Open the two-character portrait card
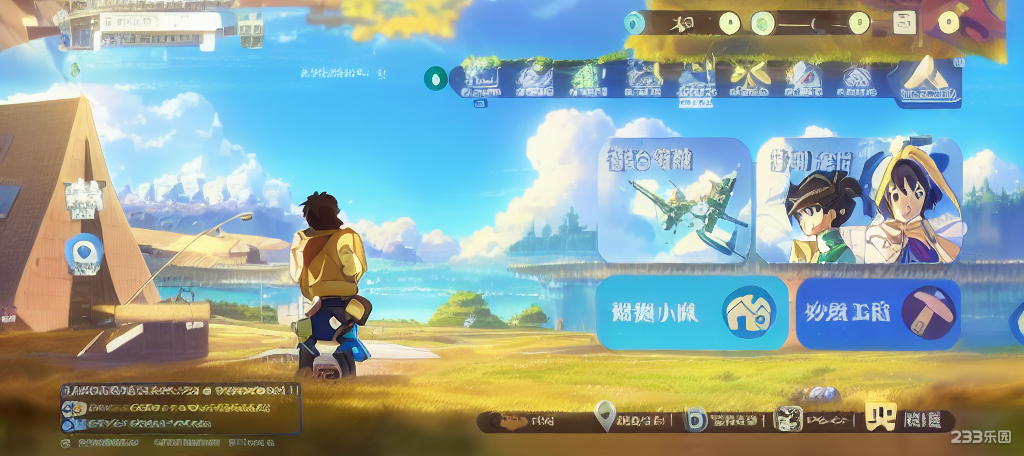 click(x=859, y=201)
